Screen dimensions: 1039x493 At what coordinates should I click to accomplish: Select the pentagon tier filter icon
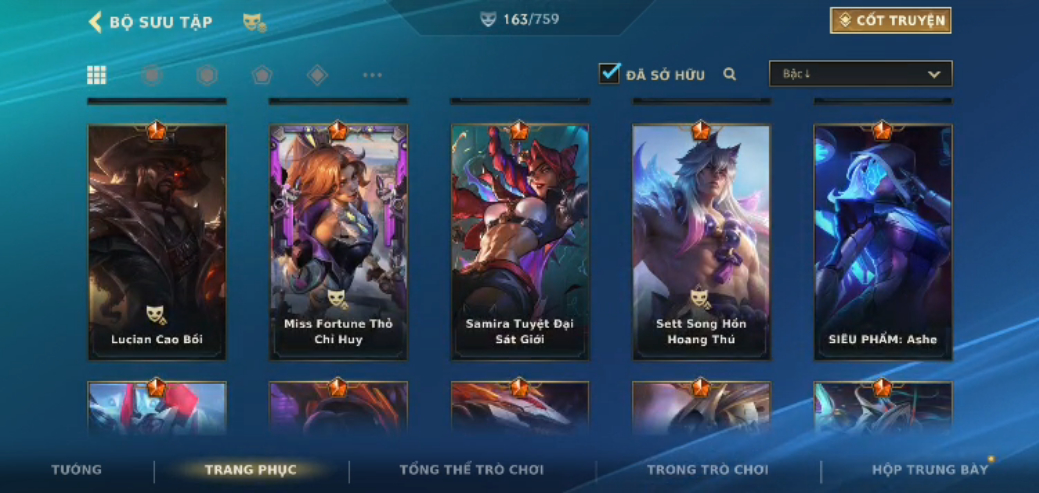(262, 75)
